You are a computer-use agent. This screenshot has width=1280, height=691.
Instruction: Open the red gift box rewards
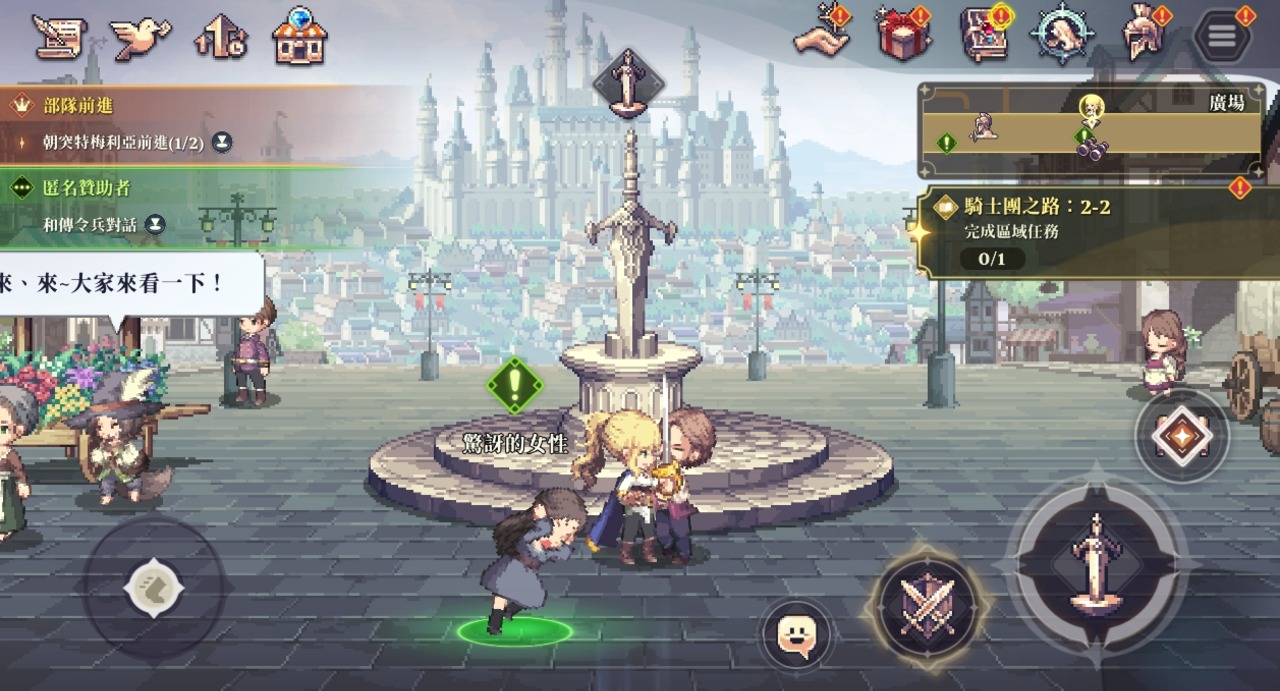[x=903, y=35]
